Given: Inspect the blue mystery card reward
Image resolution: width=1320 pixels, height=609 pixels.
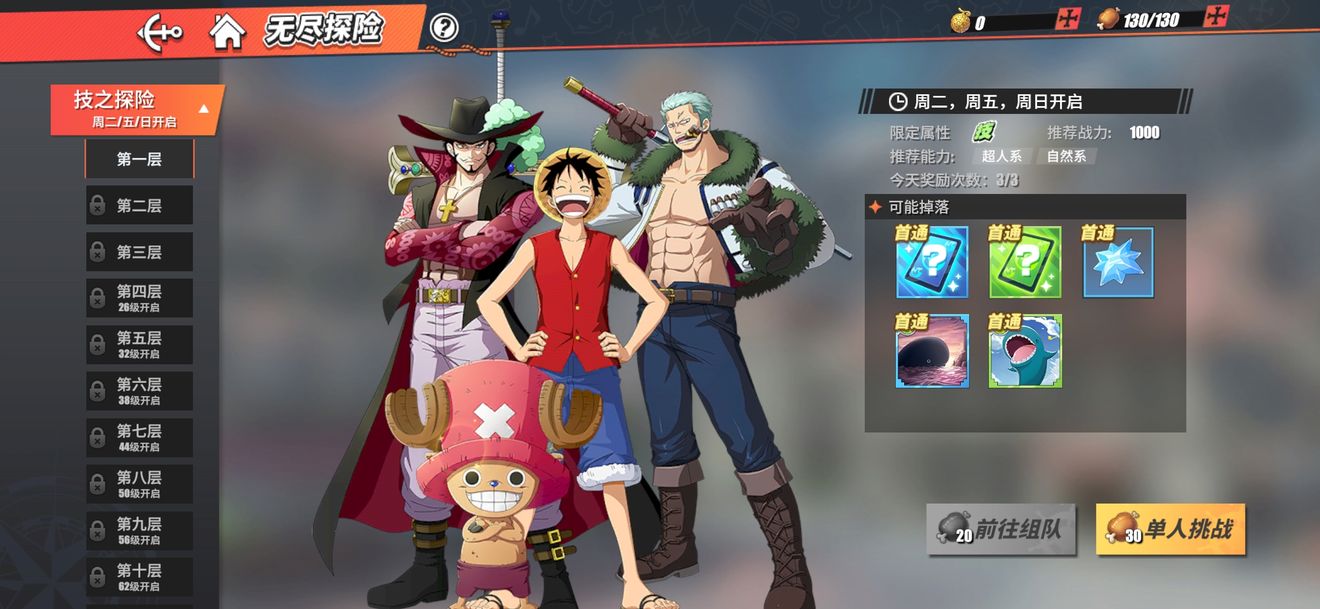Looking at the screenshot, I should (x=932, y=263).
